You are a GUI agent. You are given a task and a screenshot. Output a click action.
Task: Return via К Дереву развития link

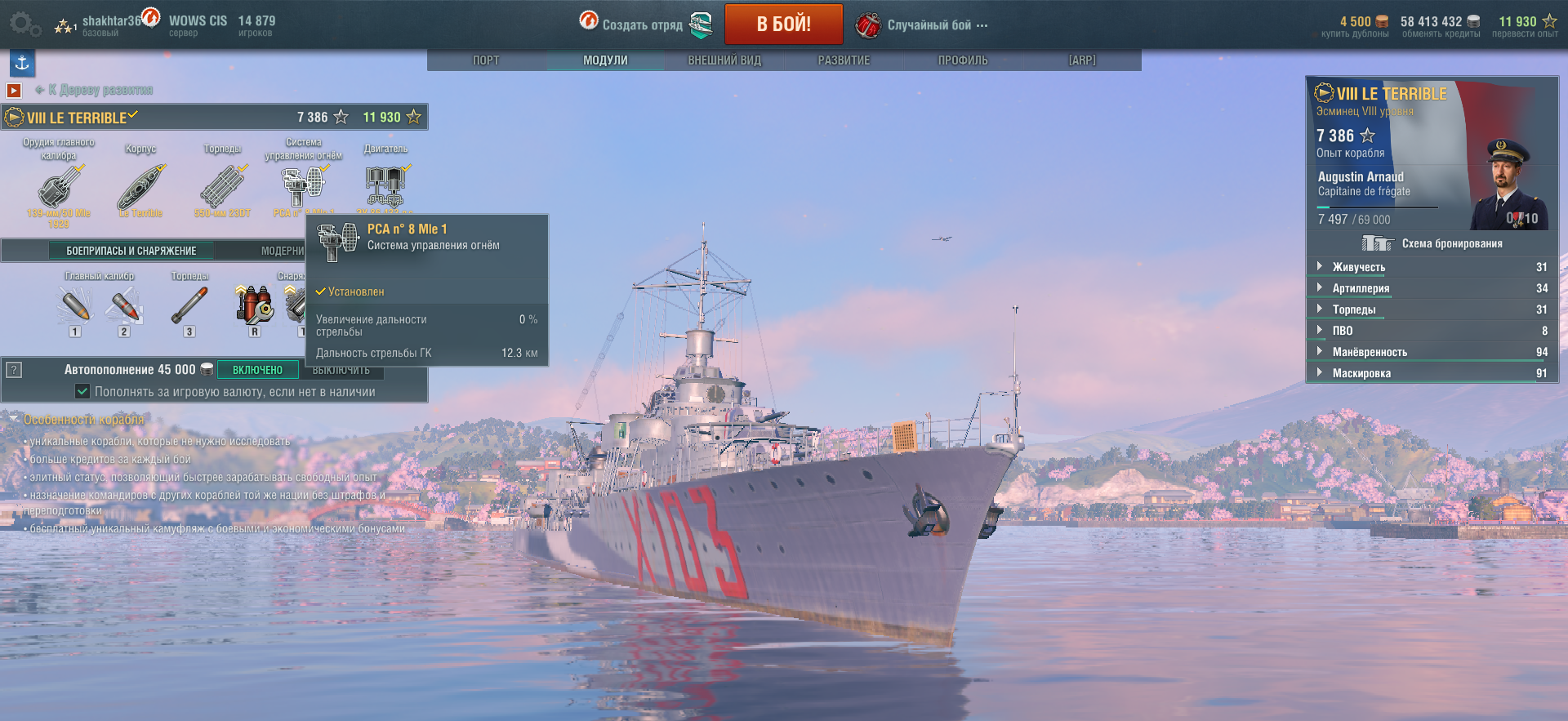(100, 90)
